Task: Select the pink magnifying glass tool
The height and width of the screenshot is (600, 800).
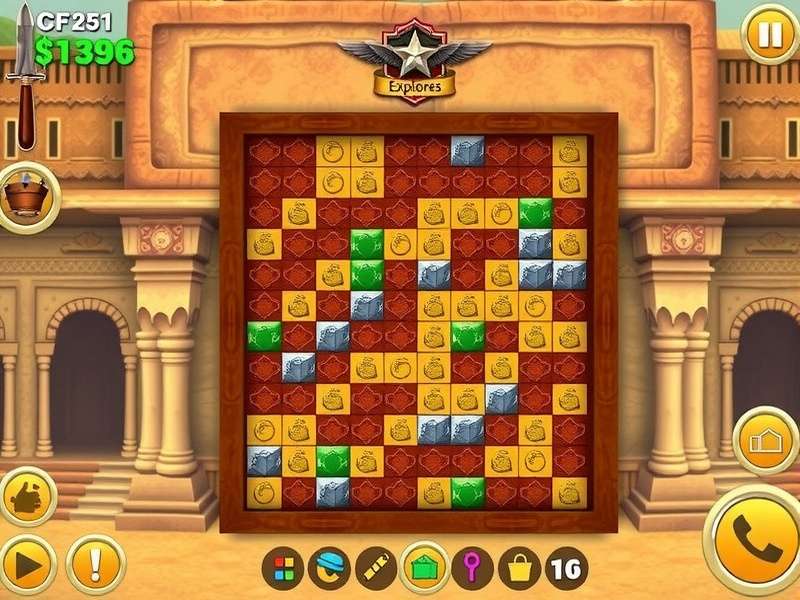Action: click(x=471, y=569)
